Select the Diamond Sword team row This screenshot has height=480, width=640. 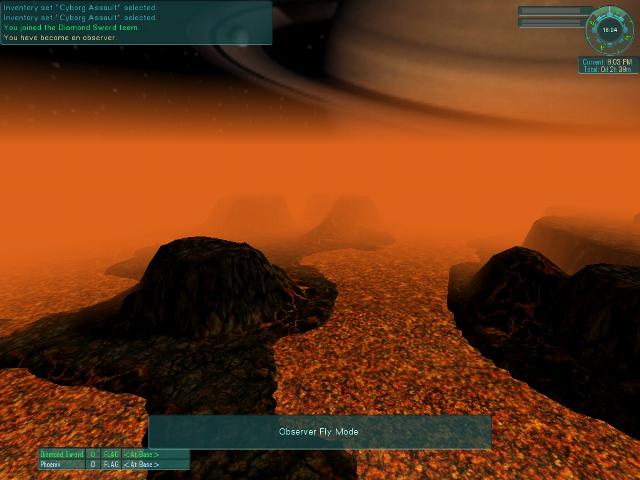(113, 454)
